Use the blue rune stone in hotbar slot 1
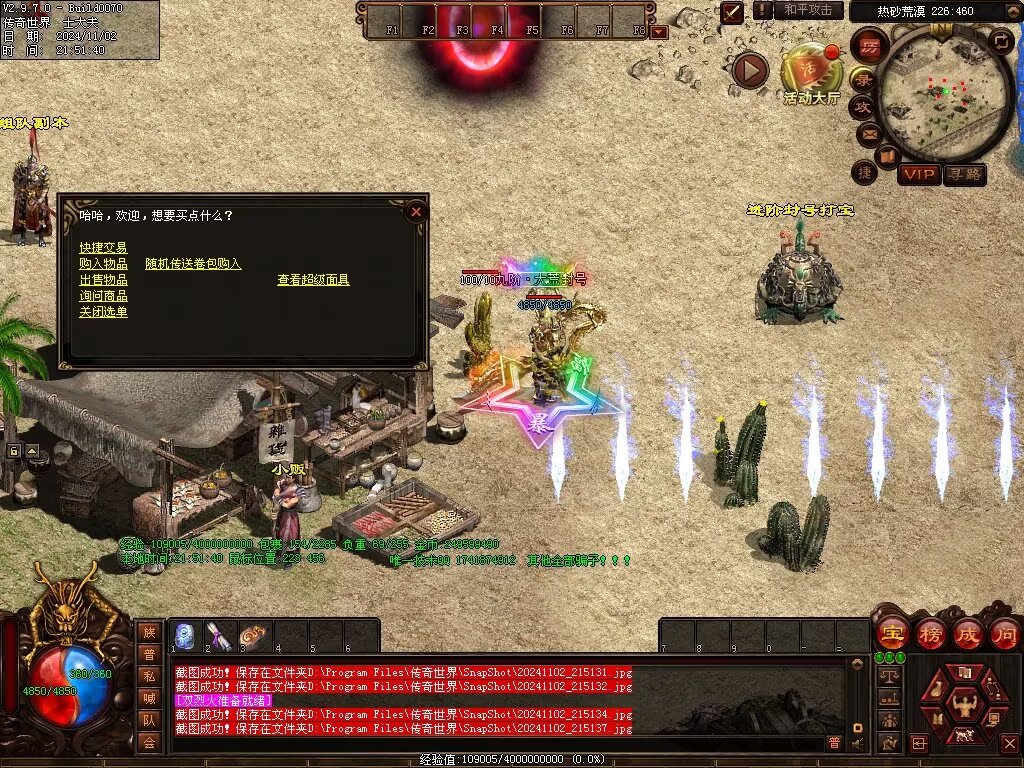This screenshot has width=1024, height=768. pyautogui.click(x=185, y=635)
